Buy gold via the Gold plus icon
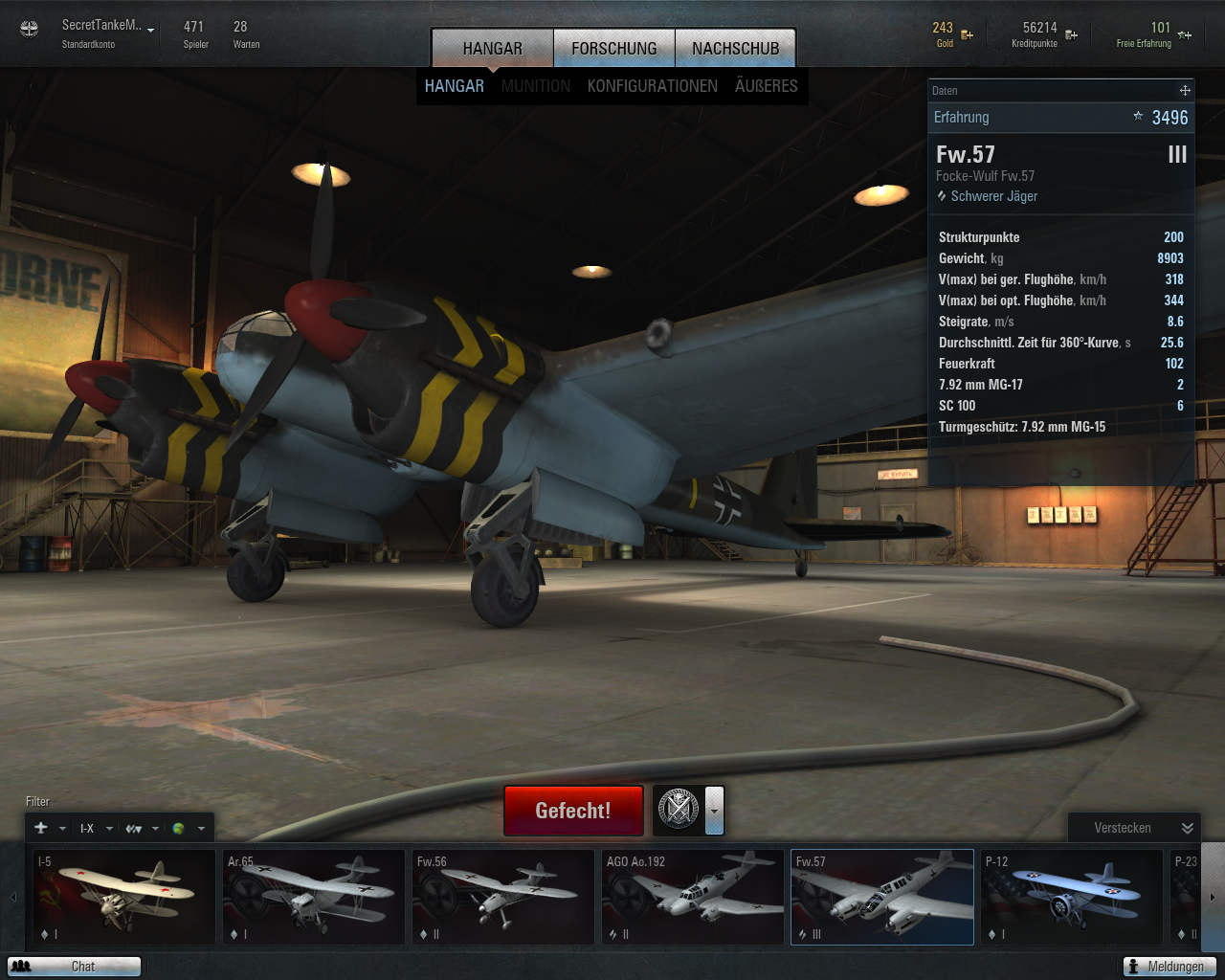The width and height of the screenshot is (1225, 980). [968, 35]
